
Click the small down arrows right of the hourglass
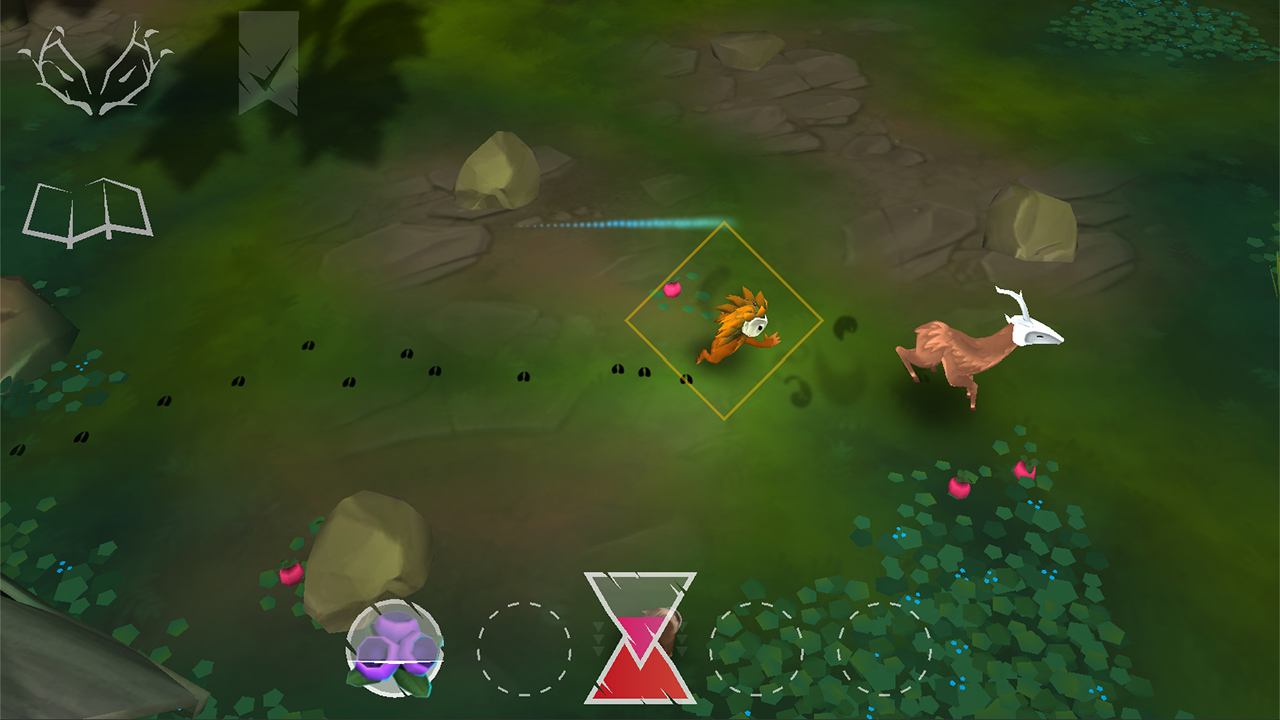click(679, 640)
